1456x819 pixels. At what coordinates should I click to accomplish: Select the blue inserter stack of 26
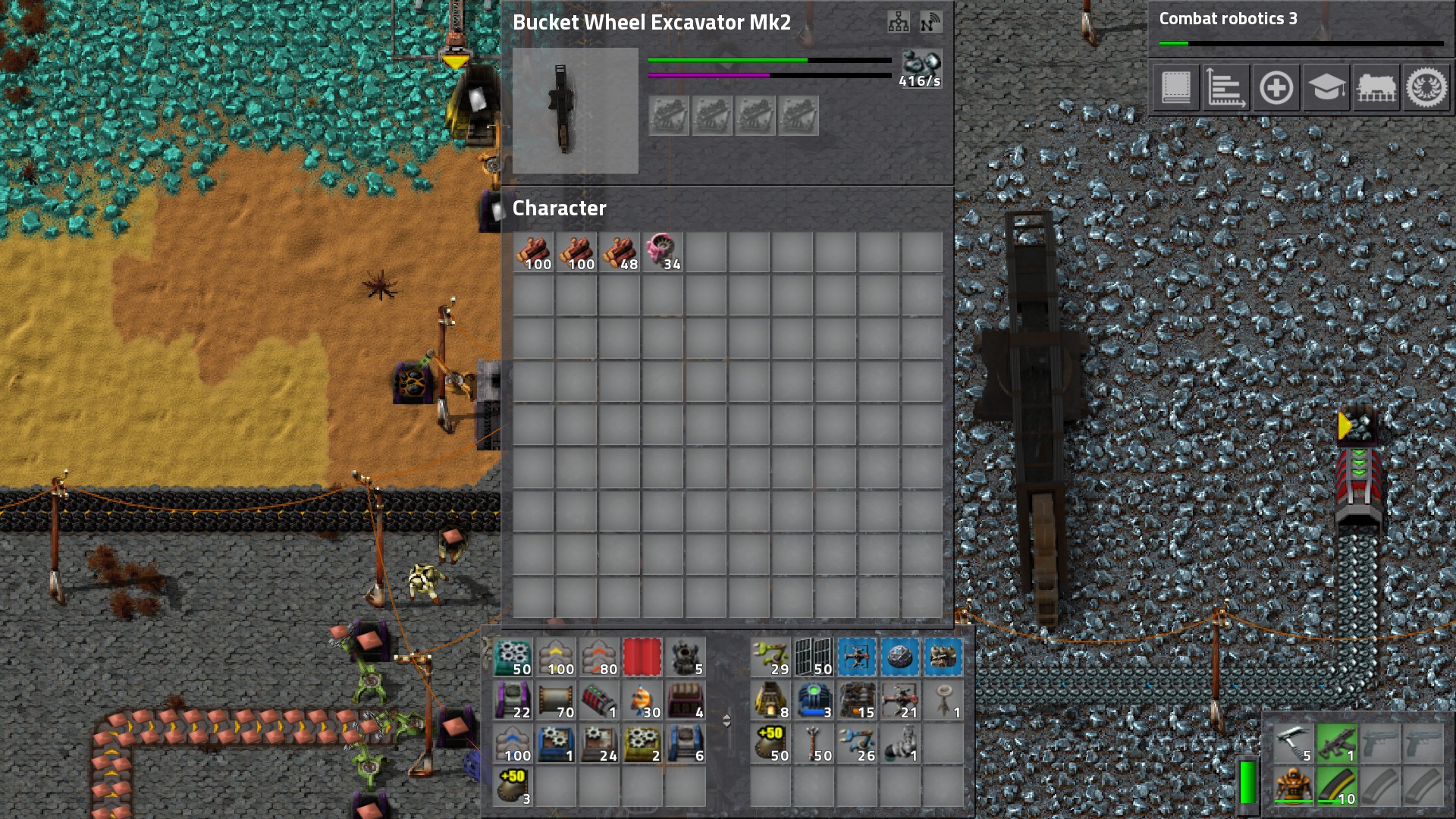(x=858, y=744)
